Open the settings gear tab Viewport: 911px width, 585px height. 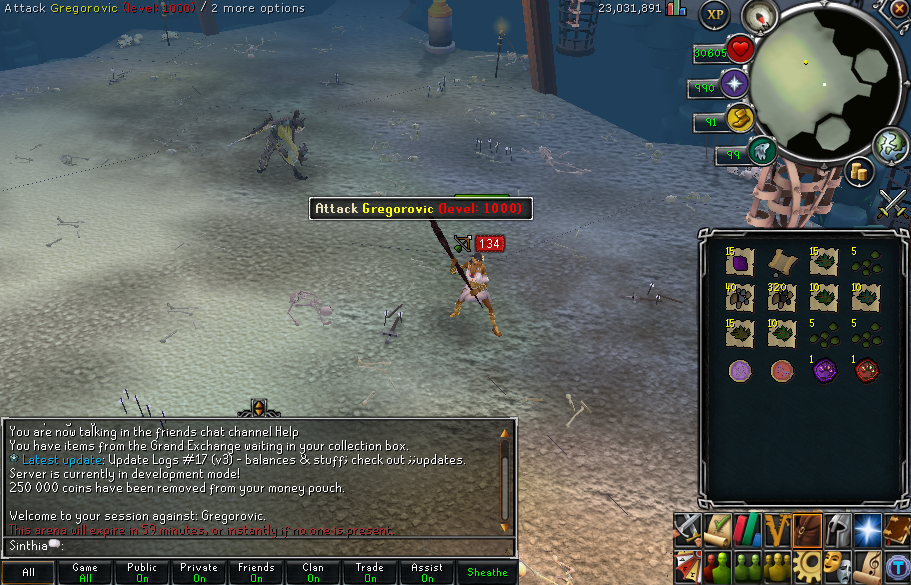[x=807, y=564]
